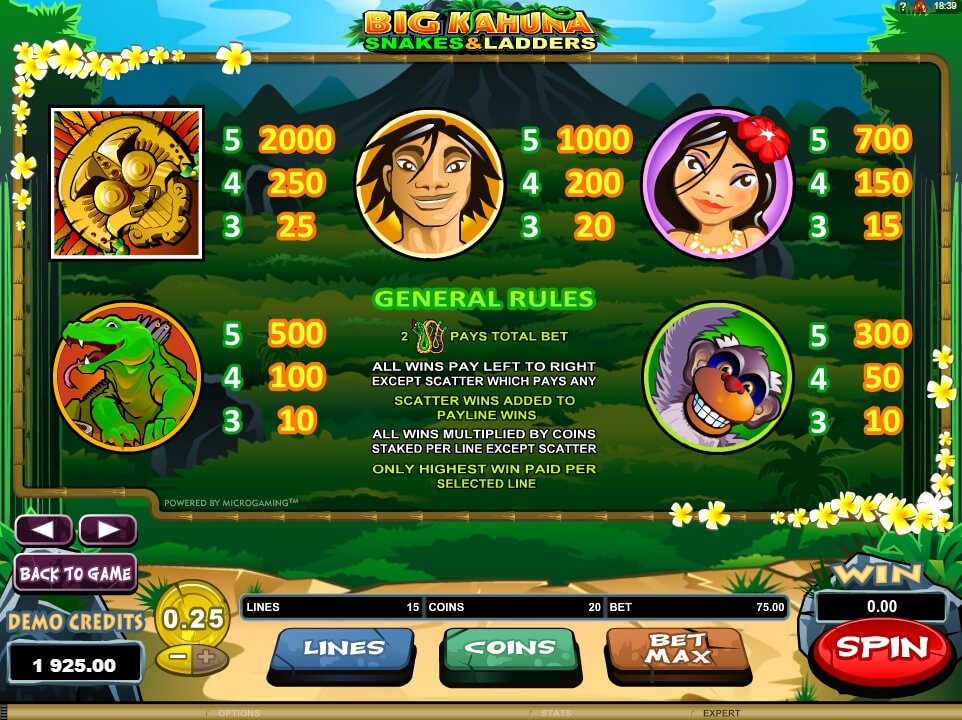This screenshot has height=720, width=962.
Task: Decrease coin size with the minus button
Action: 176,658
